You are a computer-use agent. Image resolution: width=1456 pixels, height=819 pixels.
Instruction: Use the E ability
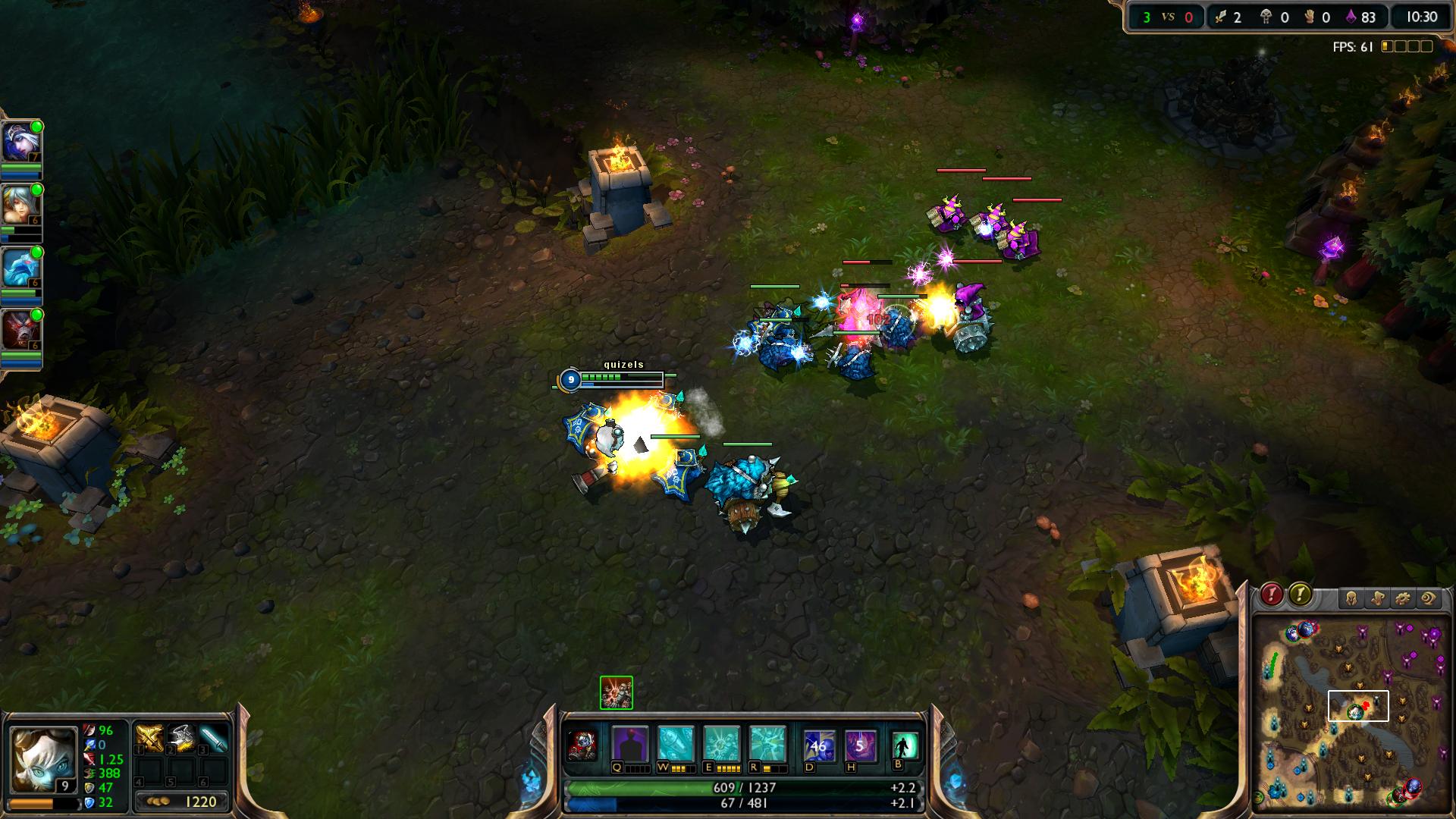pyautogui.click(x=721, y=744)
